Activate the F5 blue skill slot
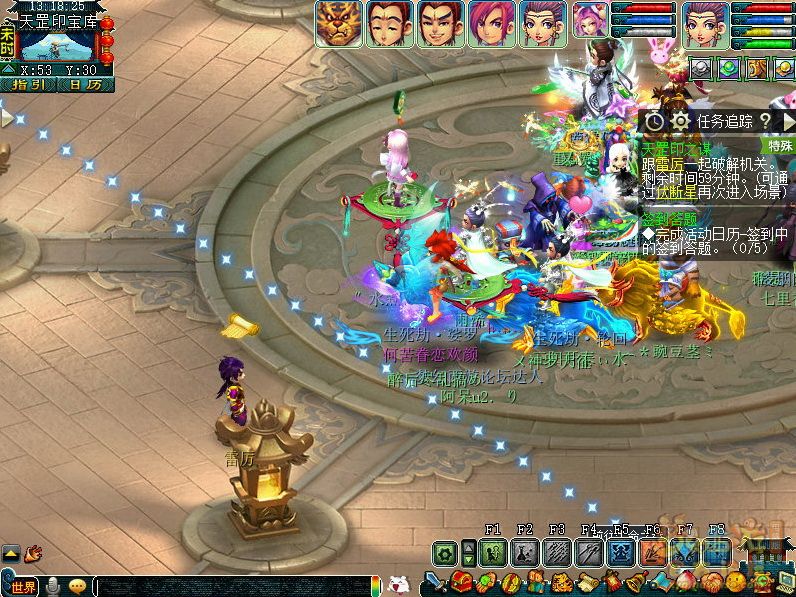Image resolution: width=796 pixels, height=597 pixels. coord(621,552)
